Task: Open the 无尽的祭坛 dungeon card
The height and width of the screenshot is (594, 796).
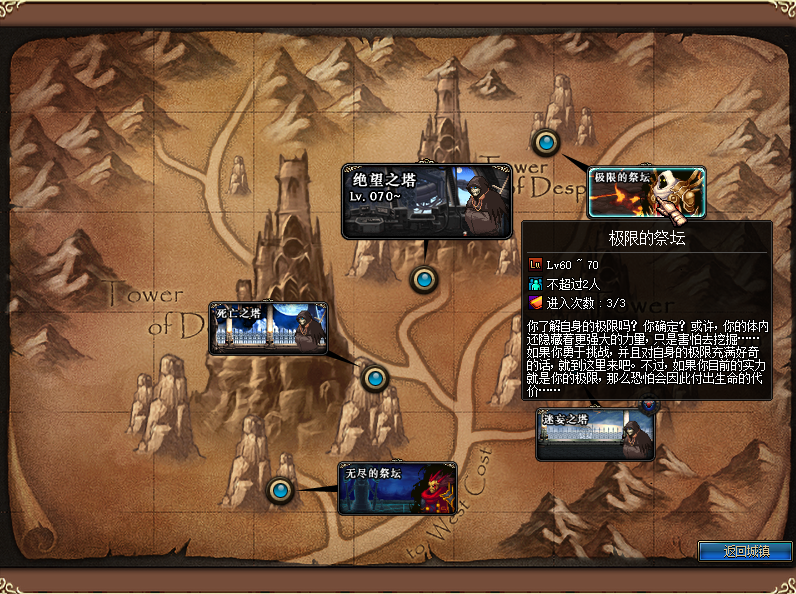Action: (x=397, y=488)
